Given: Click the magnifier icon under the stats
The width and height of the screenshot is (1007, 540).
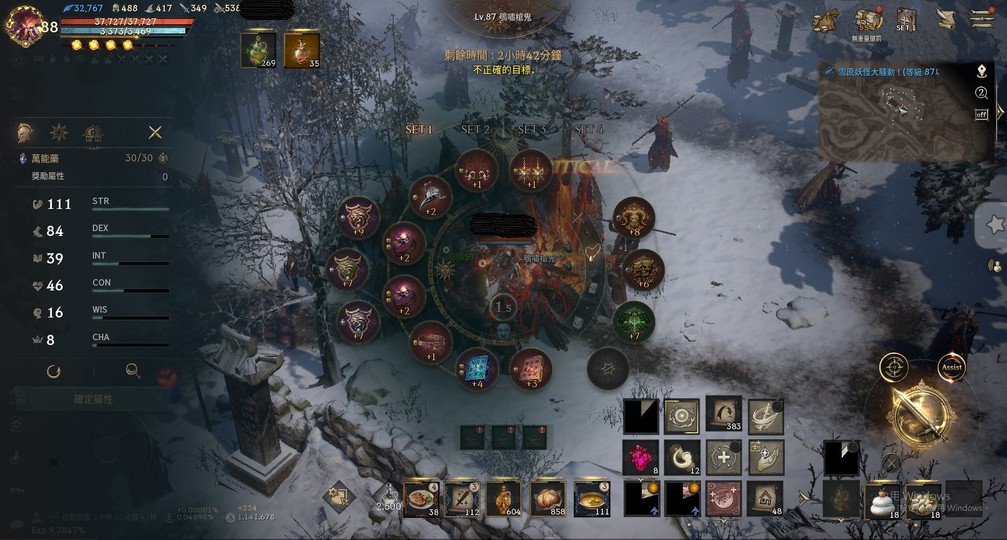Looking at the screenshot, I should pos(132,371).
